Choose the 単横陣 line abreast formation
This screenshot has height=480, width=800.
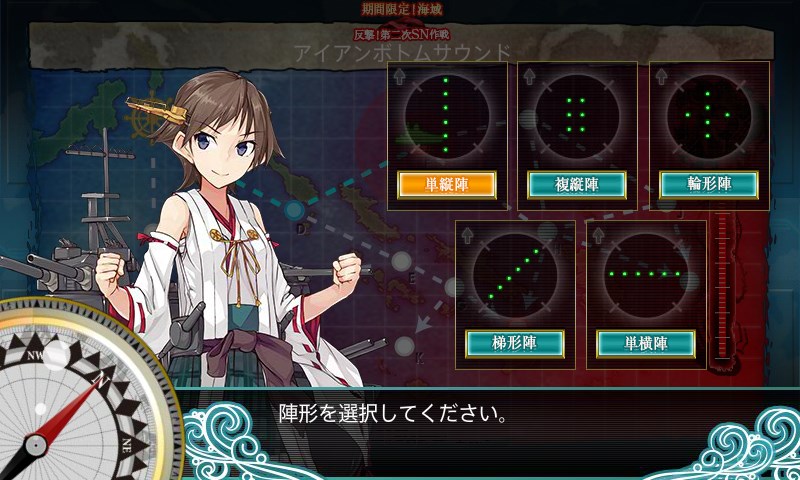[x=646, y=343]
